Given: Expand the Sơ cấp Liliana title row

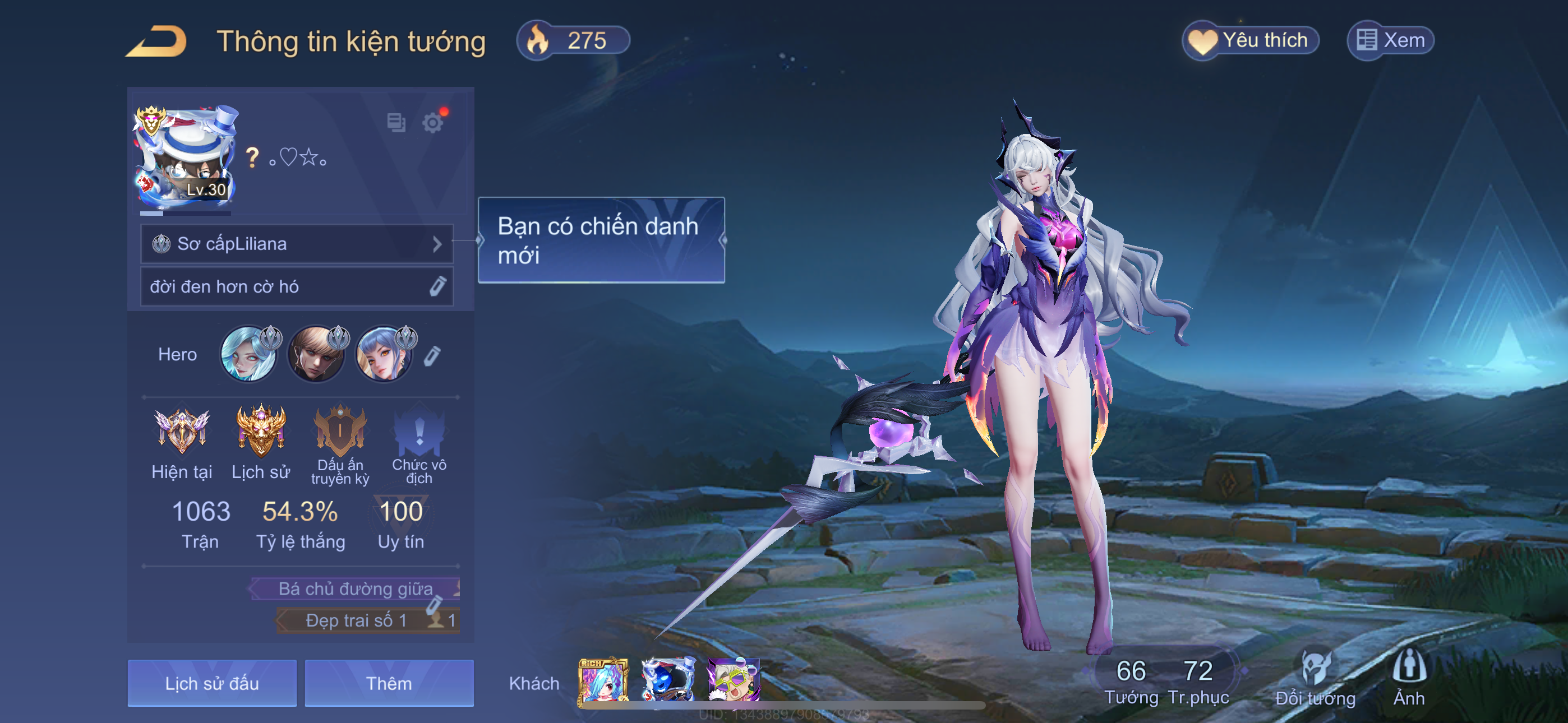Looking at the screenshot, I should 297,244.
